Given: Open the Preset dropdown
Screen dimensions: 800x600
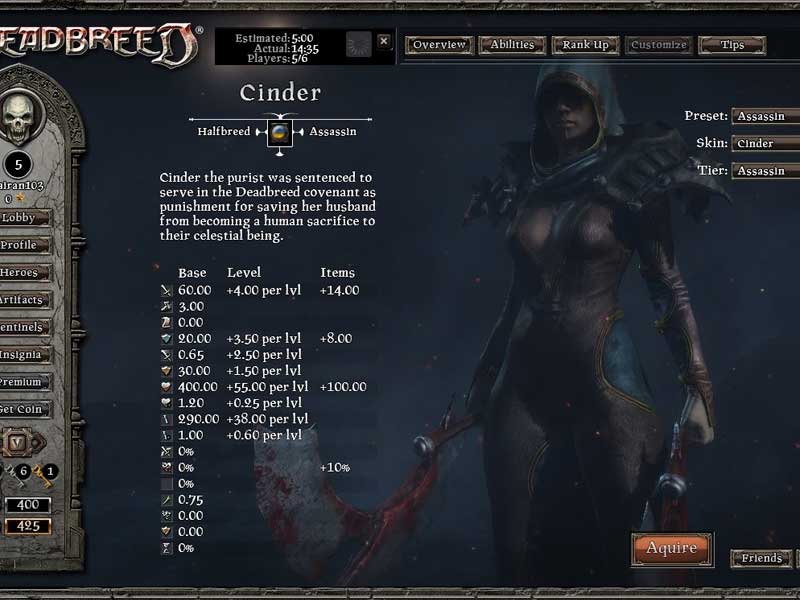Looking at the screenshot, I should point(765,116).
